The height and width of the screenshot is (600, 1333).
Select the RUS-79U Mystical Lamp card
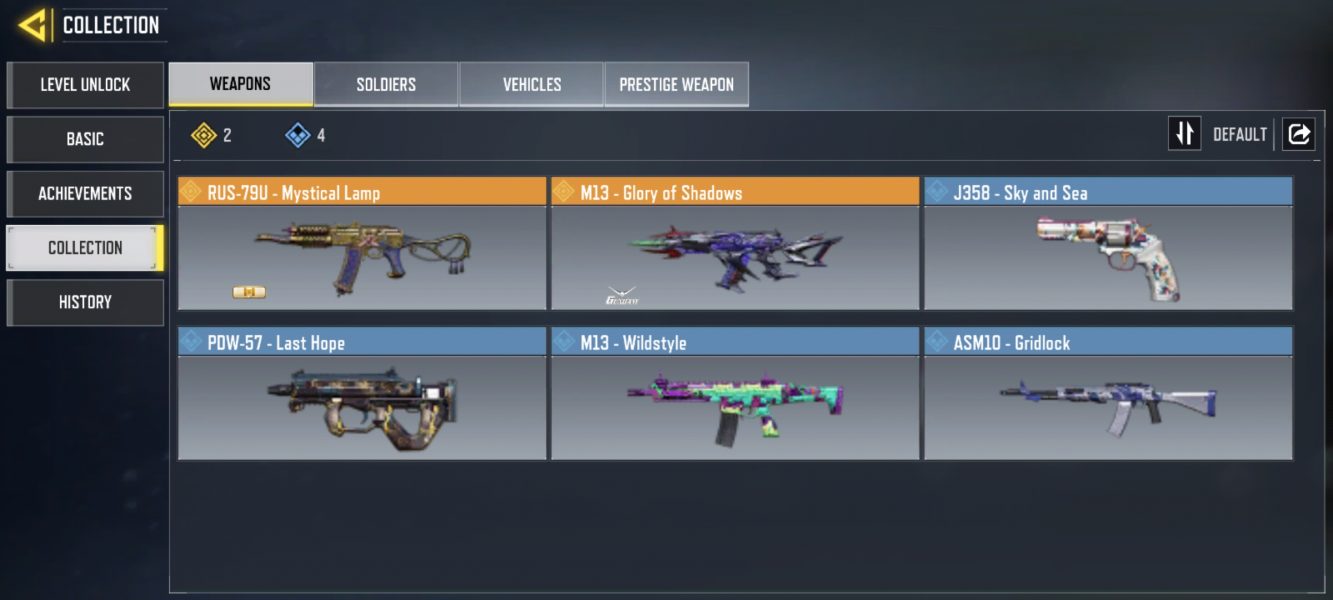point(362,245)
